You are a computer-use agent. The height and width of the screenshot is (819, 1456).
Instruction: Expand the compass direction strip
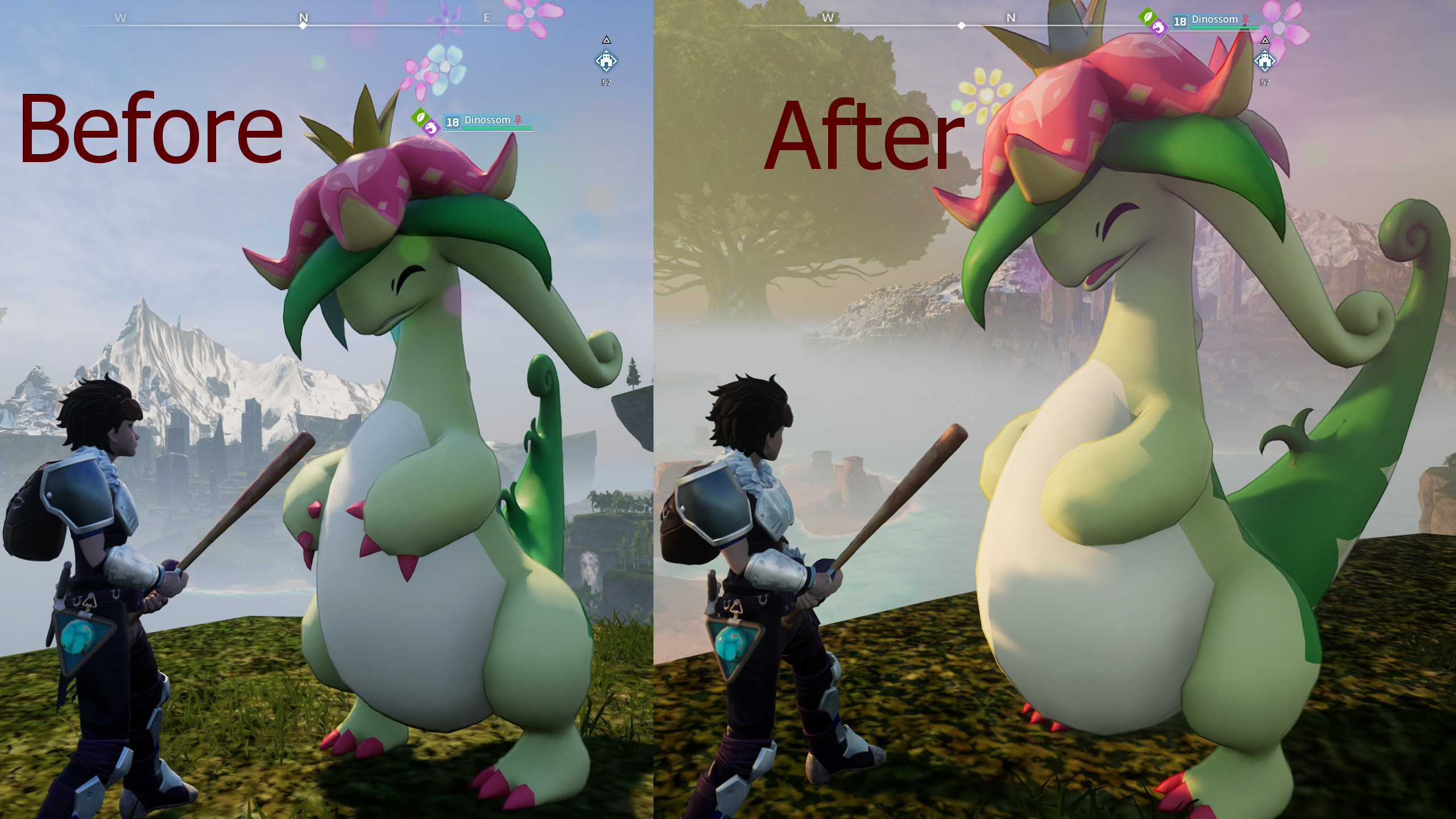pos(305,22)
